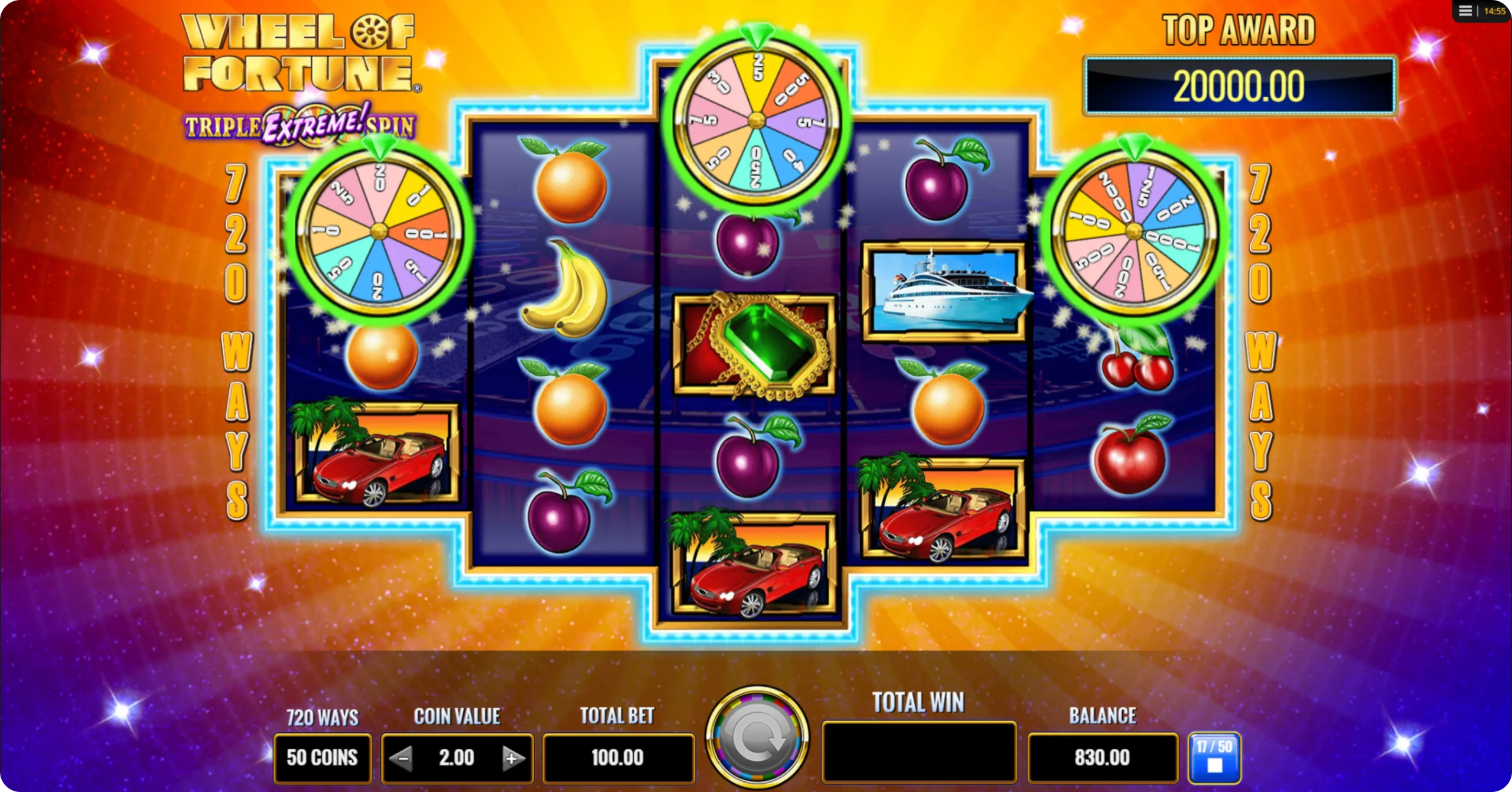Screen dimensions: 1512x792
Task: Stop autoplay with the blue 17/50 button
Action: pos(1214,758)
